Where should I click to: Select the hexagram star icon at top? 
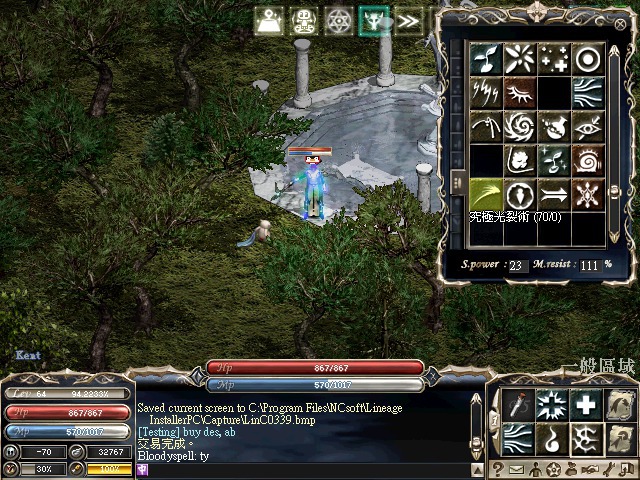click(x=338, y=21)
